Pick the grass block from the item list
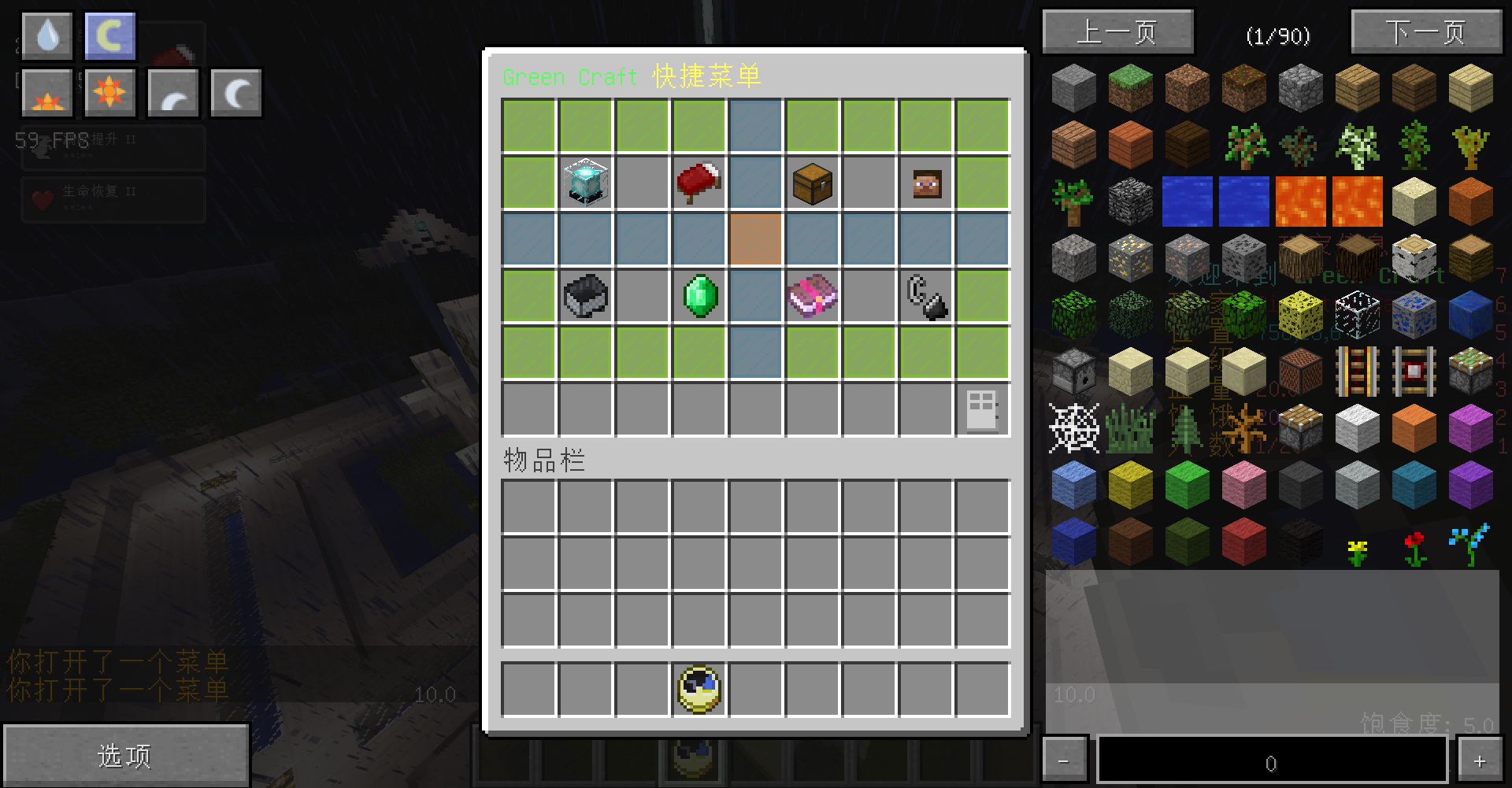 [1130, 87]
